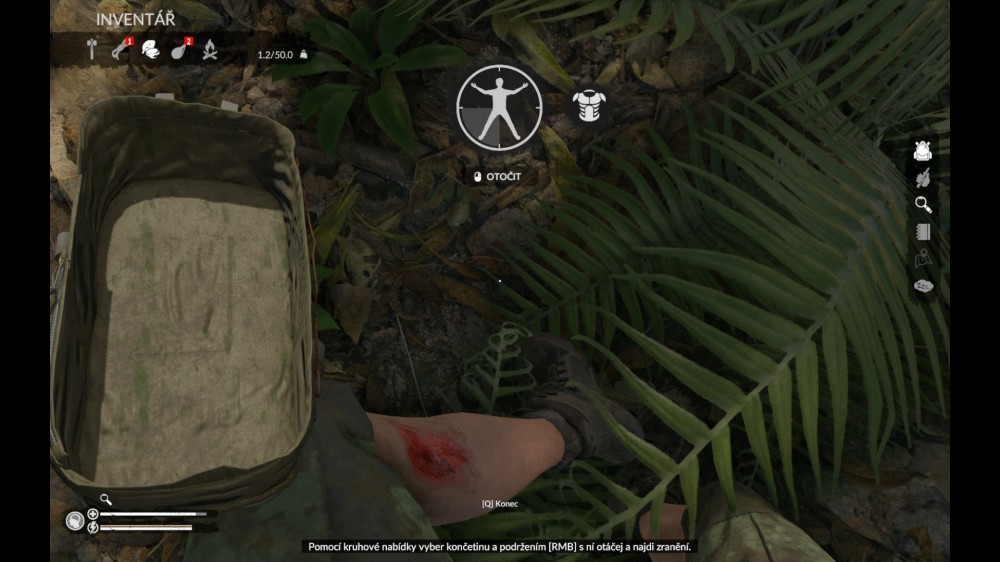This screenshot has height=562, width=1000.
Task: Select the campfire category icon
Action: (x=210, y=49)
